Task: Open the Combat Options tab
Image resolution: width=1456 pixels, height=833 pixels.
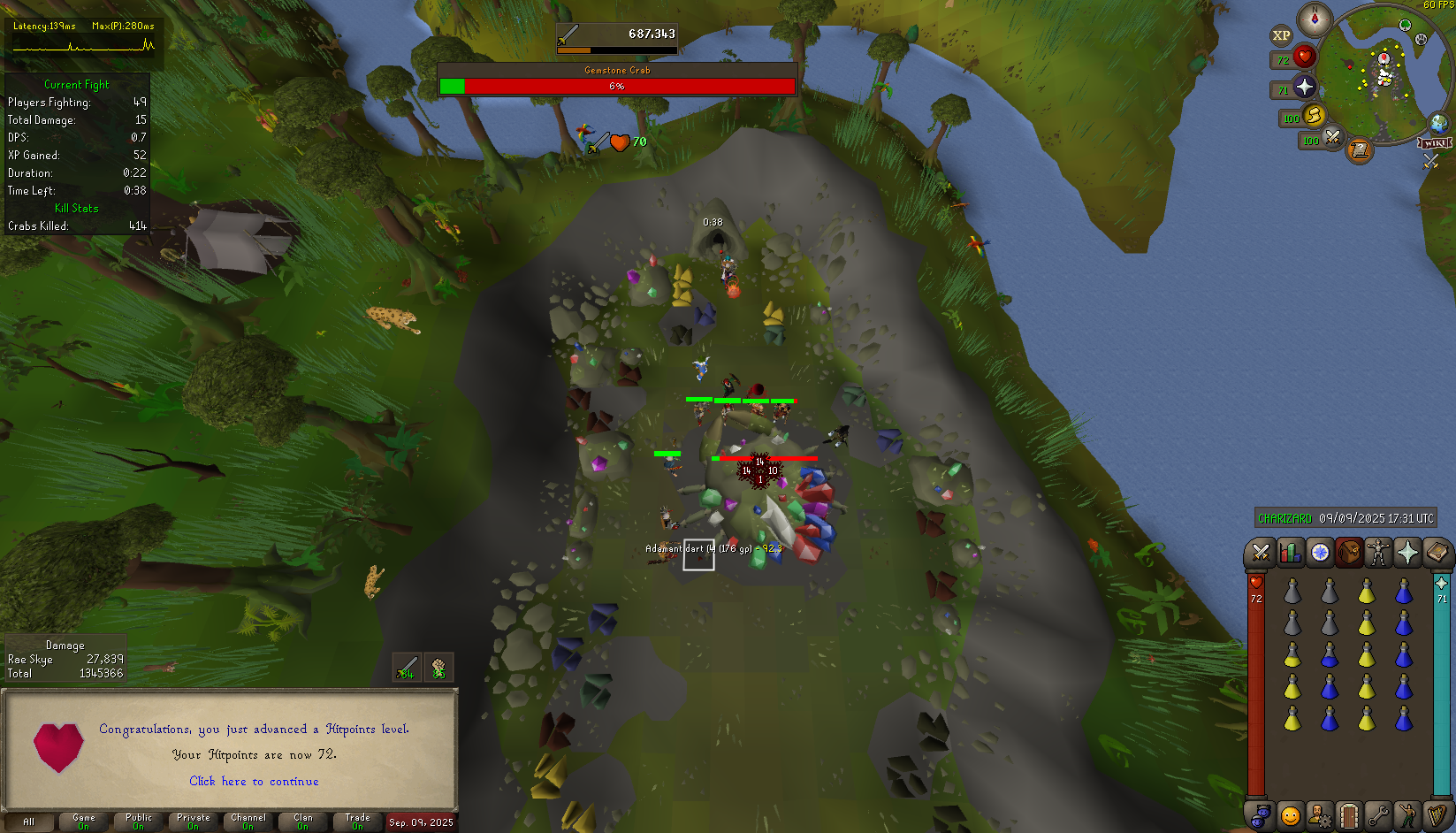Action: [1261, 554]
